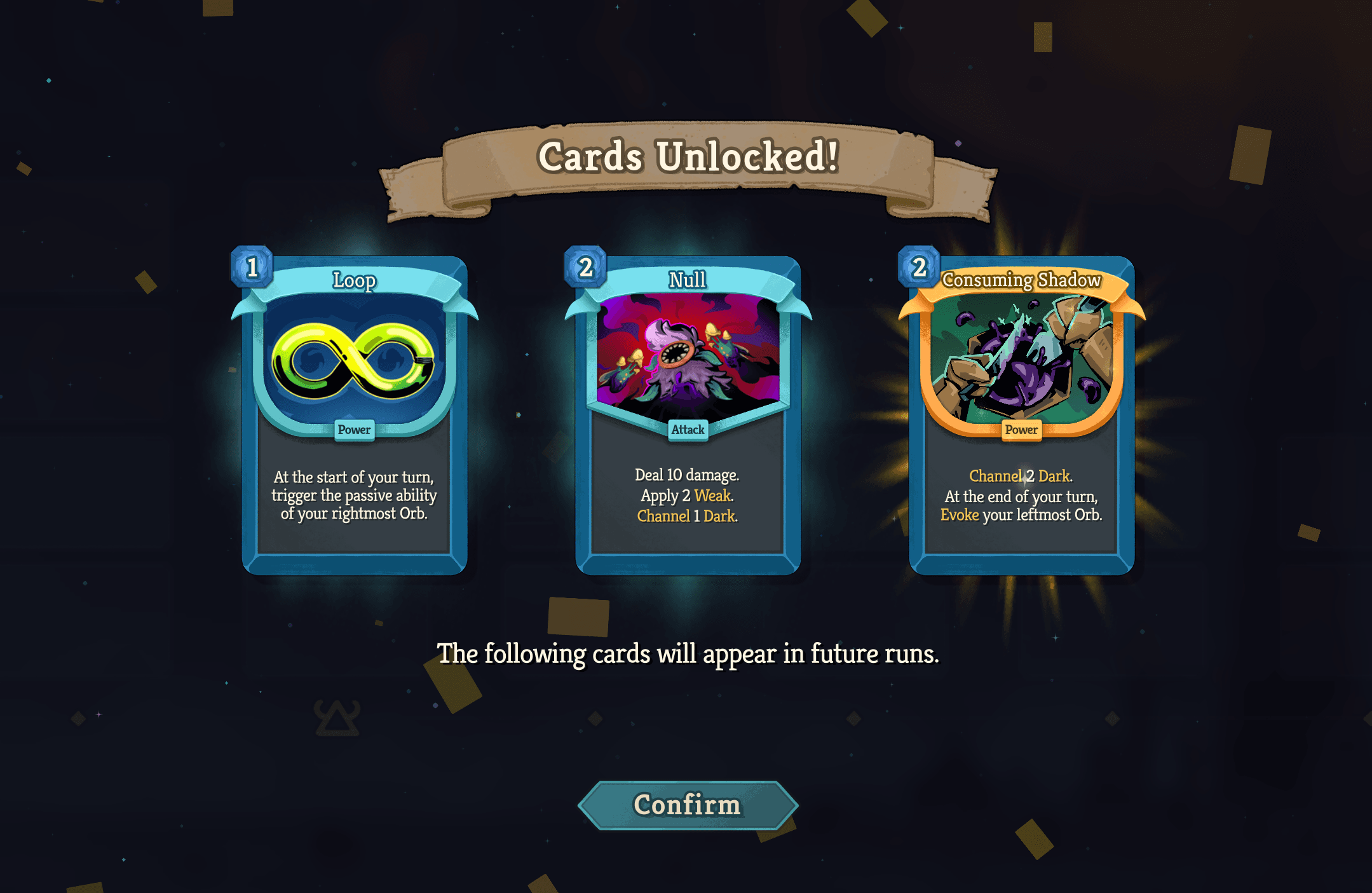The image size is (1372, 893).
Task: Expand the Null card description area
Action: [687, 495]
